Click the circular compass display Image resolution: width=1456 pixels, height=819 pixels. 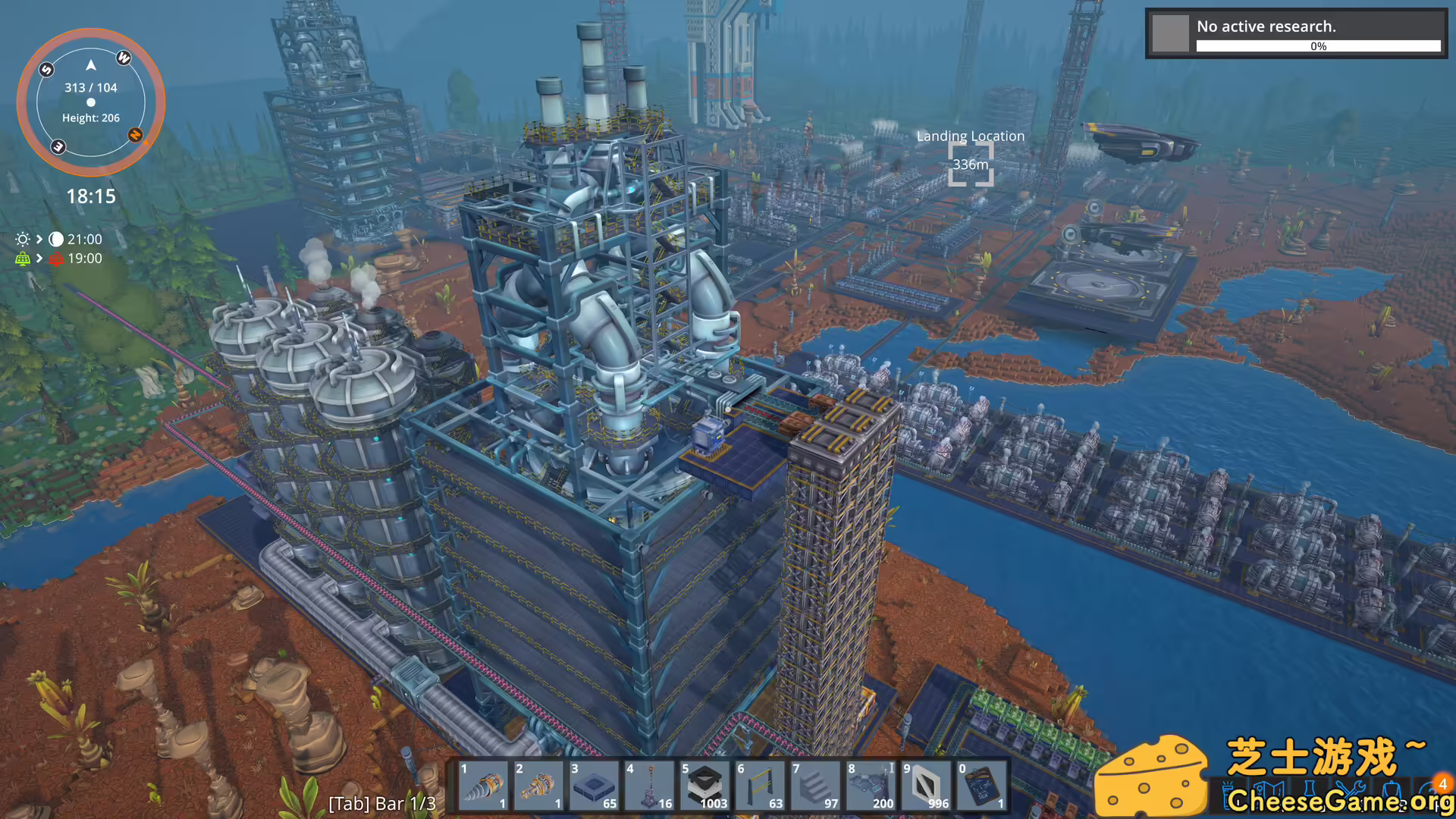[91, 102]
